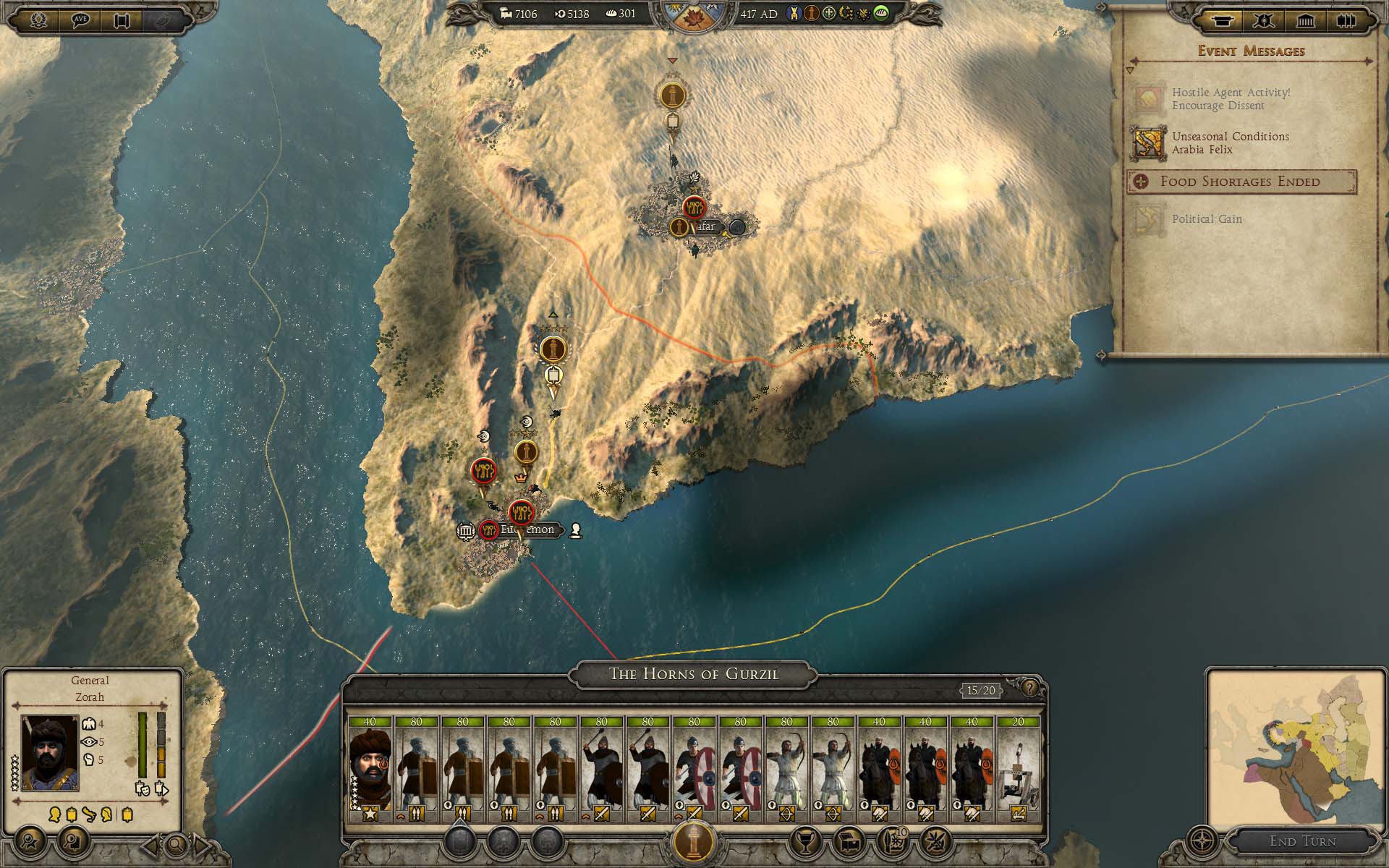Click the army stance button with column icon
This screenshot has height=868, width=1389.
[x=694, y=841]
